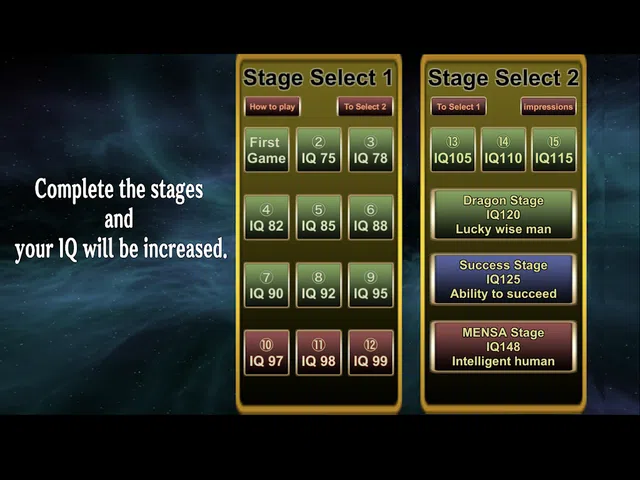Select stage 6 labeled IQ 88
640x480 pixels.
coord(371,217)
